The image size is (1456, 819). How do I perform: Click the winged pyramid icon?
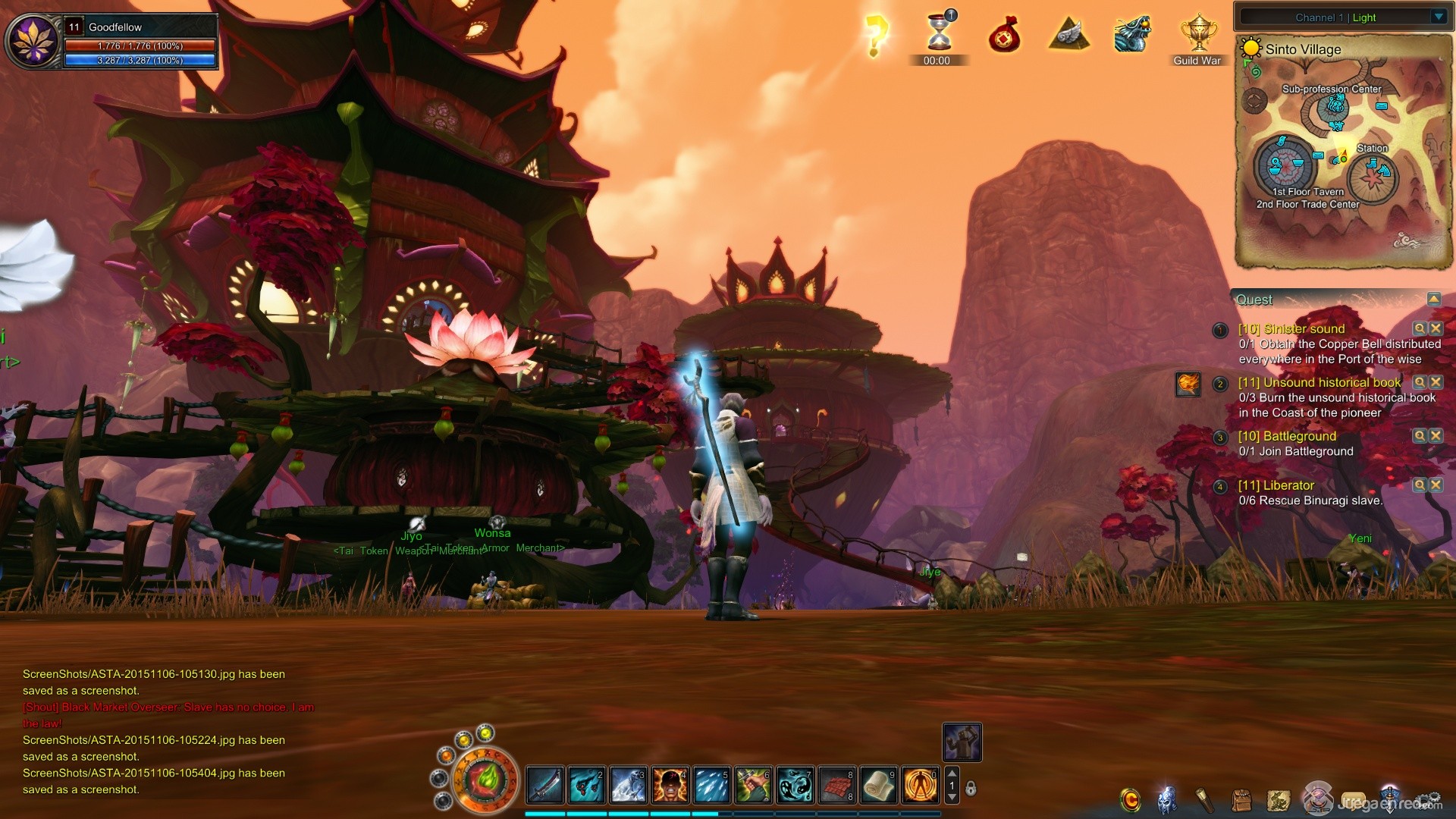(1069, 35)
